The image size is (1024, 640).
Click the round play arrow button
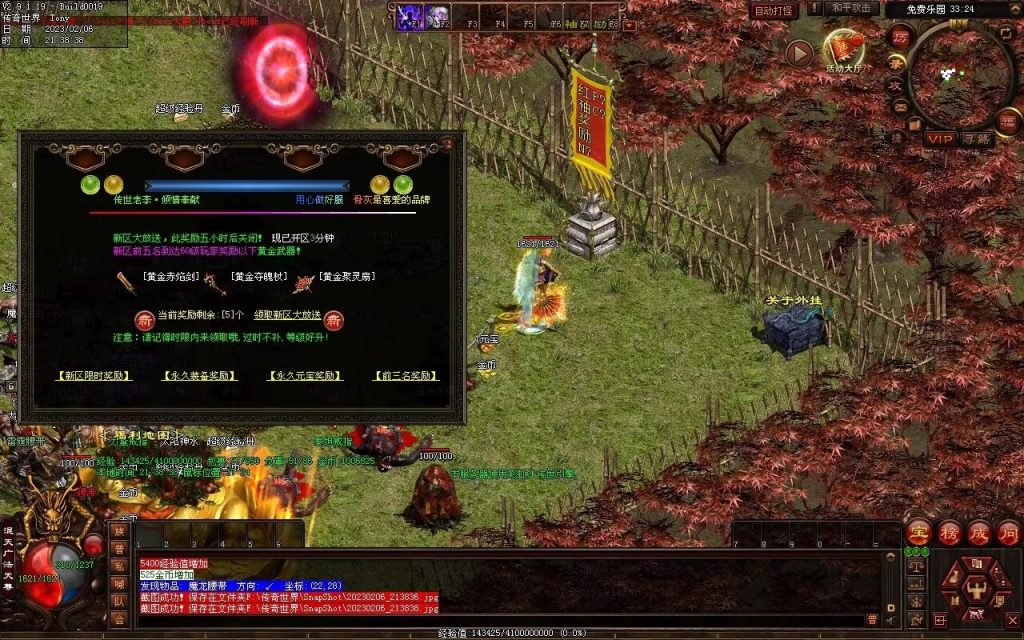coord(798,53)
